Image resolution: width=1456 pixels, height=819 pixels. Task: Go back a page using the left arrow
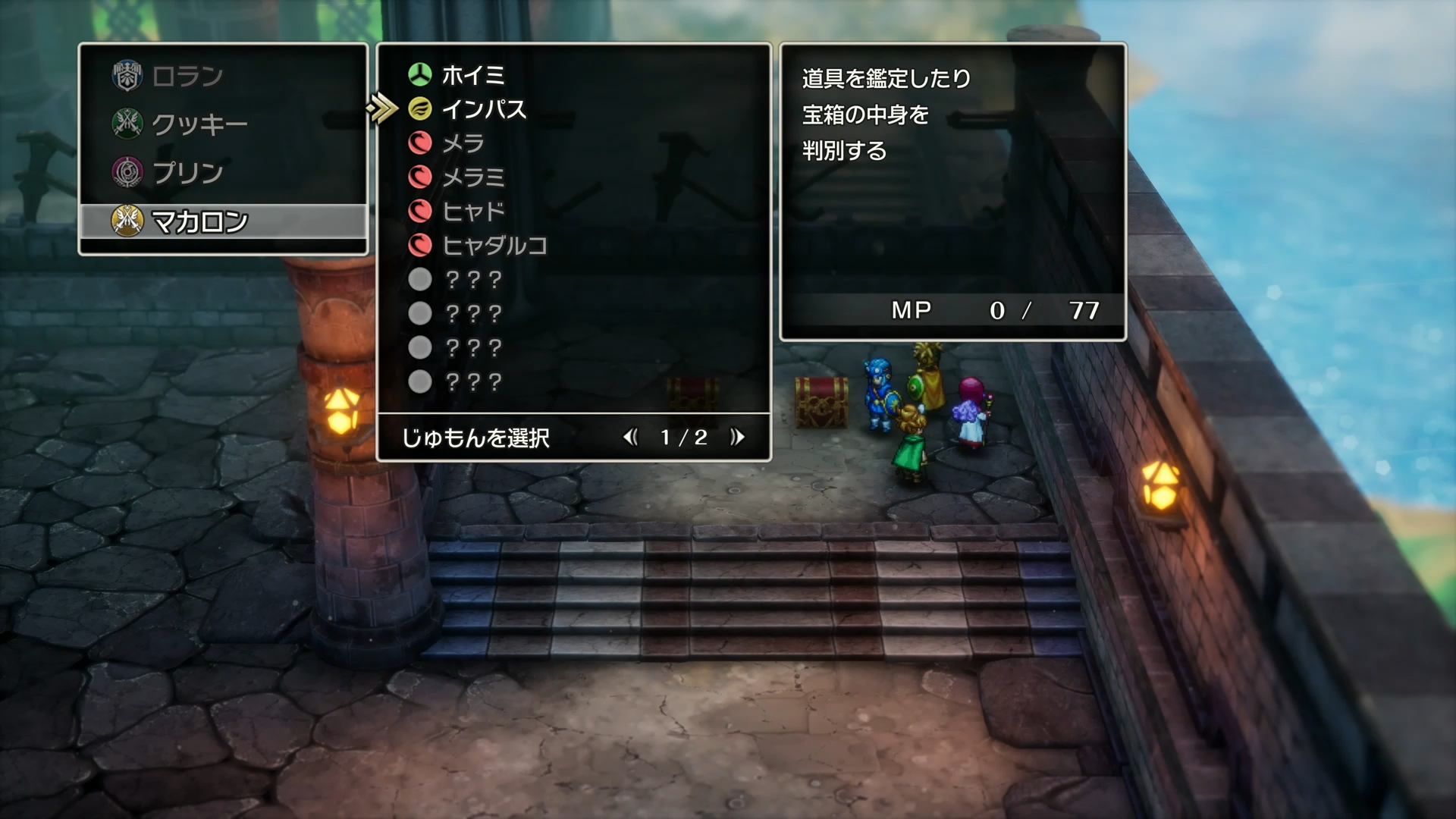(x=631, y=437)
